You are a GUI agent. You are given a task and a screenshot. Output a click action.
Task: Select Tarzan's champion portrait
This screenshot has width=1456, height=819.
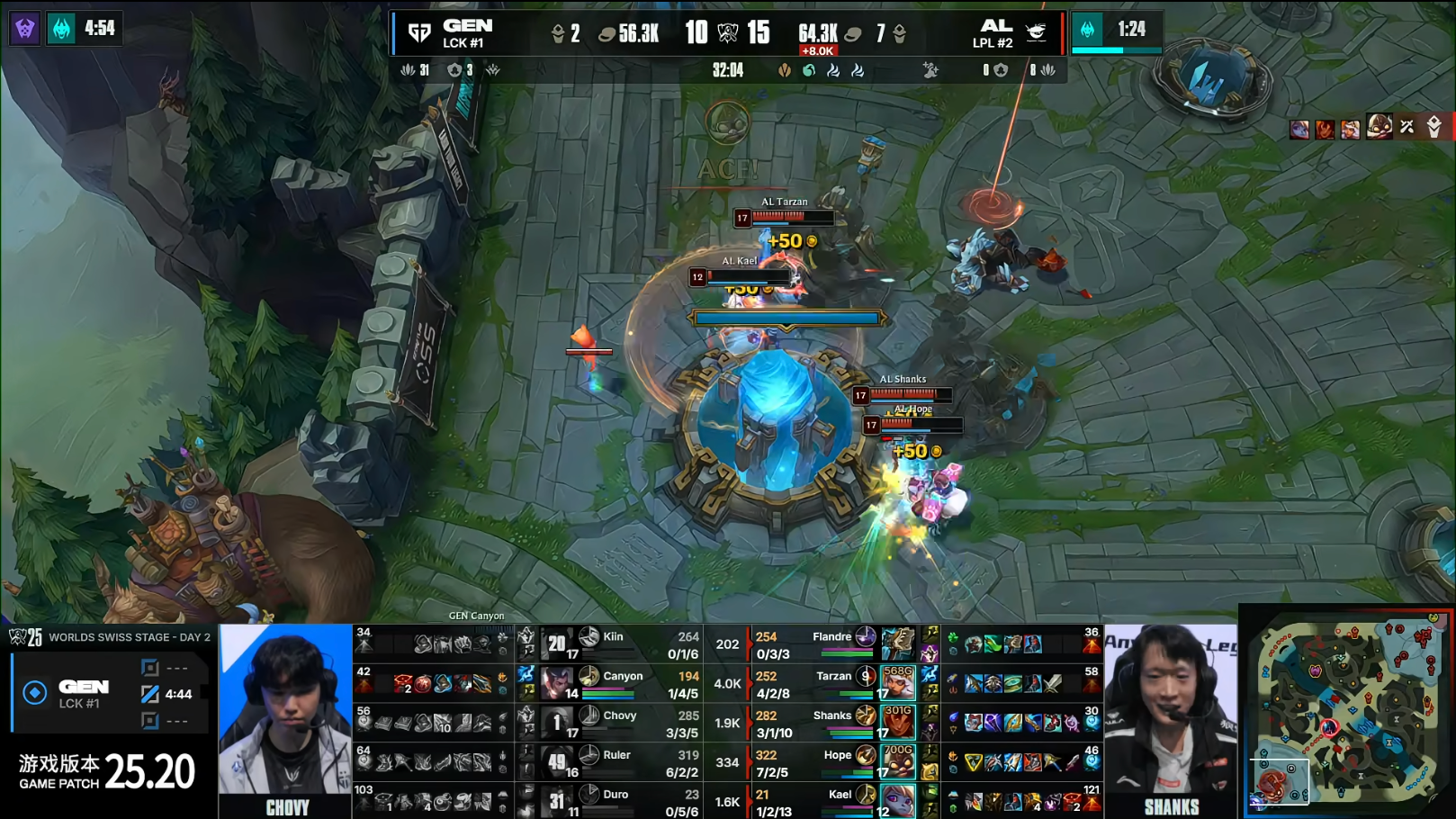[x=898, y=683]
